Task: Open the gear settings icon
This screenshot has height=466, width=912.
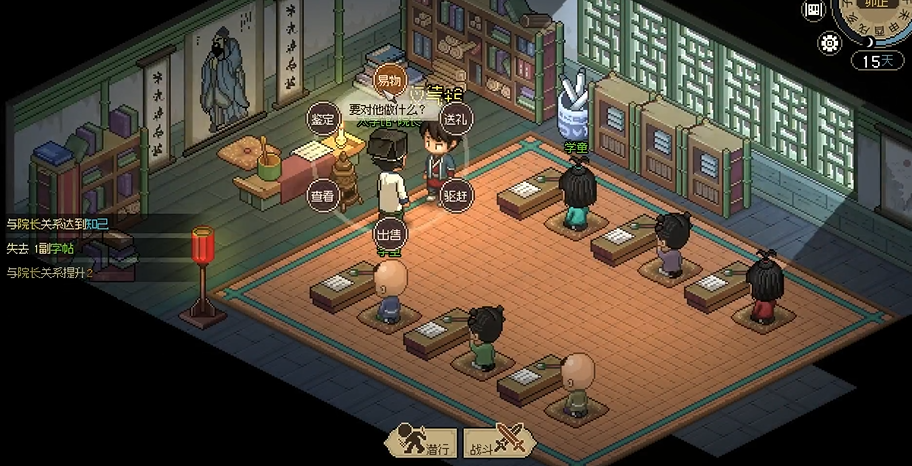Action: tap(829, 43)
